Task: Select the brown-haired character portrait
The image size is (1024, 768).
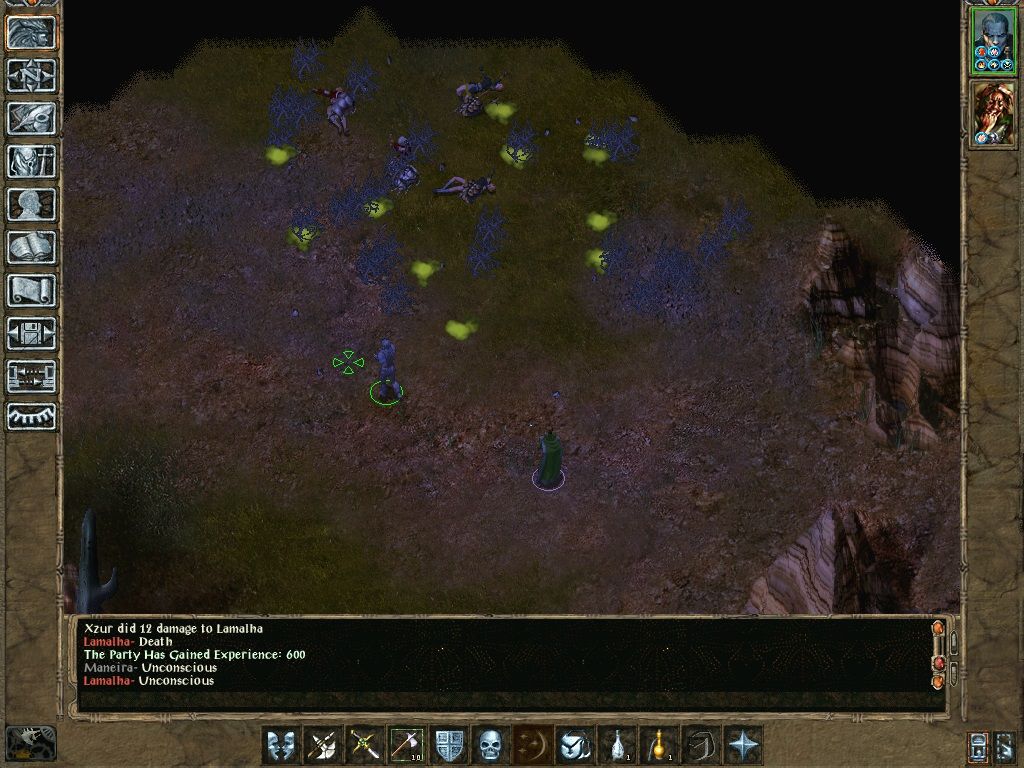Action: 993,114
